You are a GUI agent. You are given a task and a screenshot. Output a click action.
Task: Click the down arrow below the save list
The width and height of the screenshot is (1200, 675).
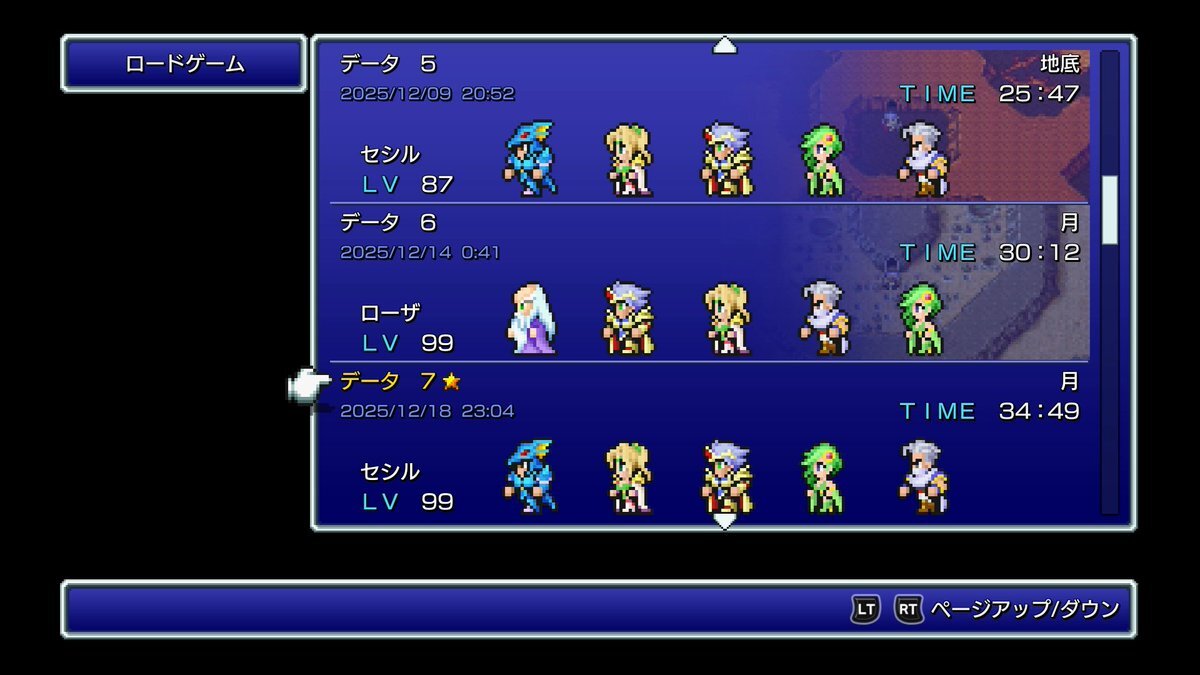[724, 521]
